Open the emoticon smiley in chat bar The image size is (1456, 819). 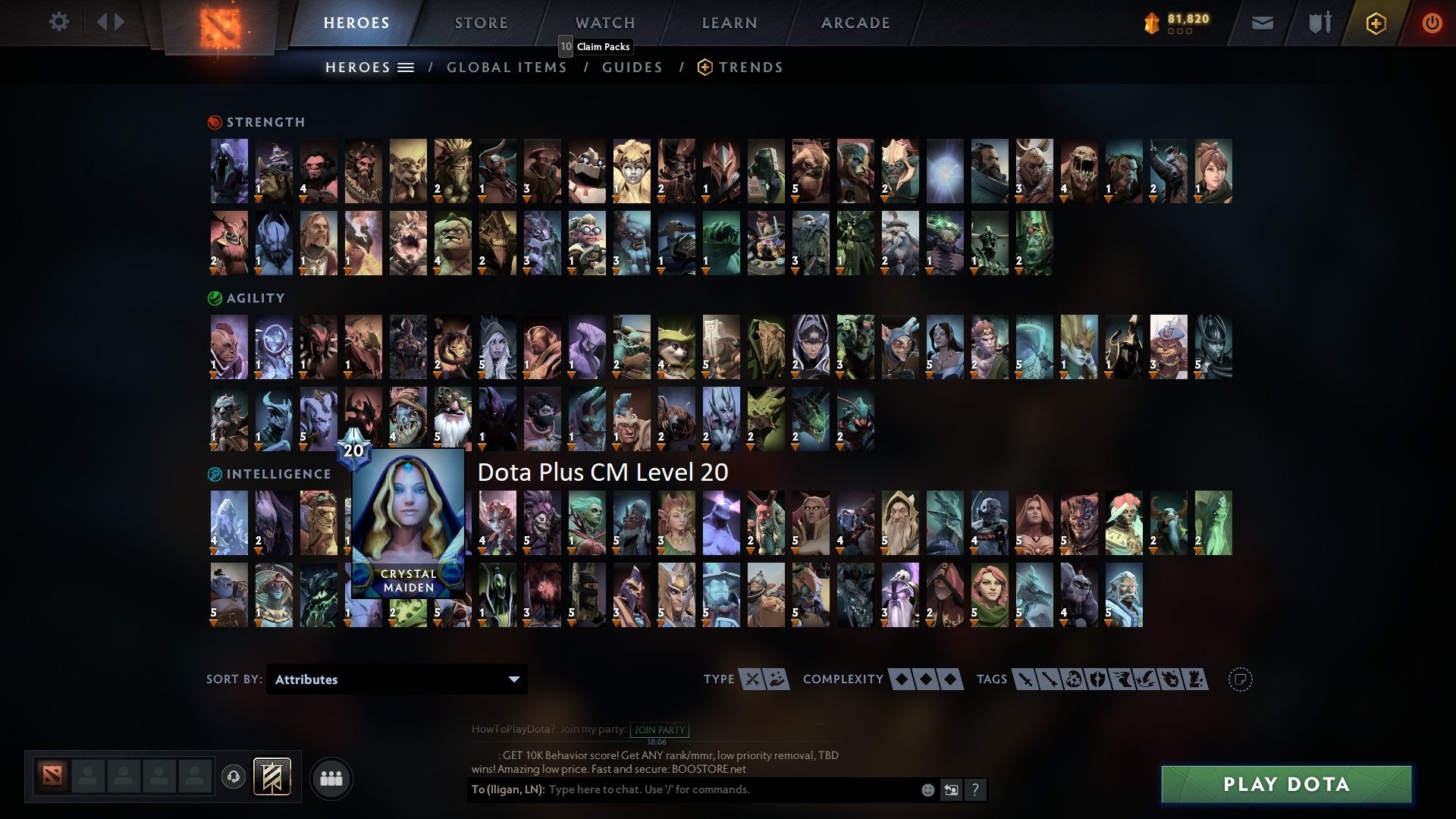pos(927,789)
